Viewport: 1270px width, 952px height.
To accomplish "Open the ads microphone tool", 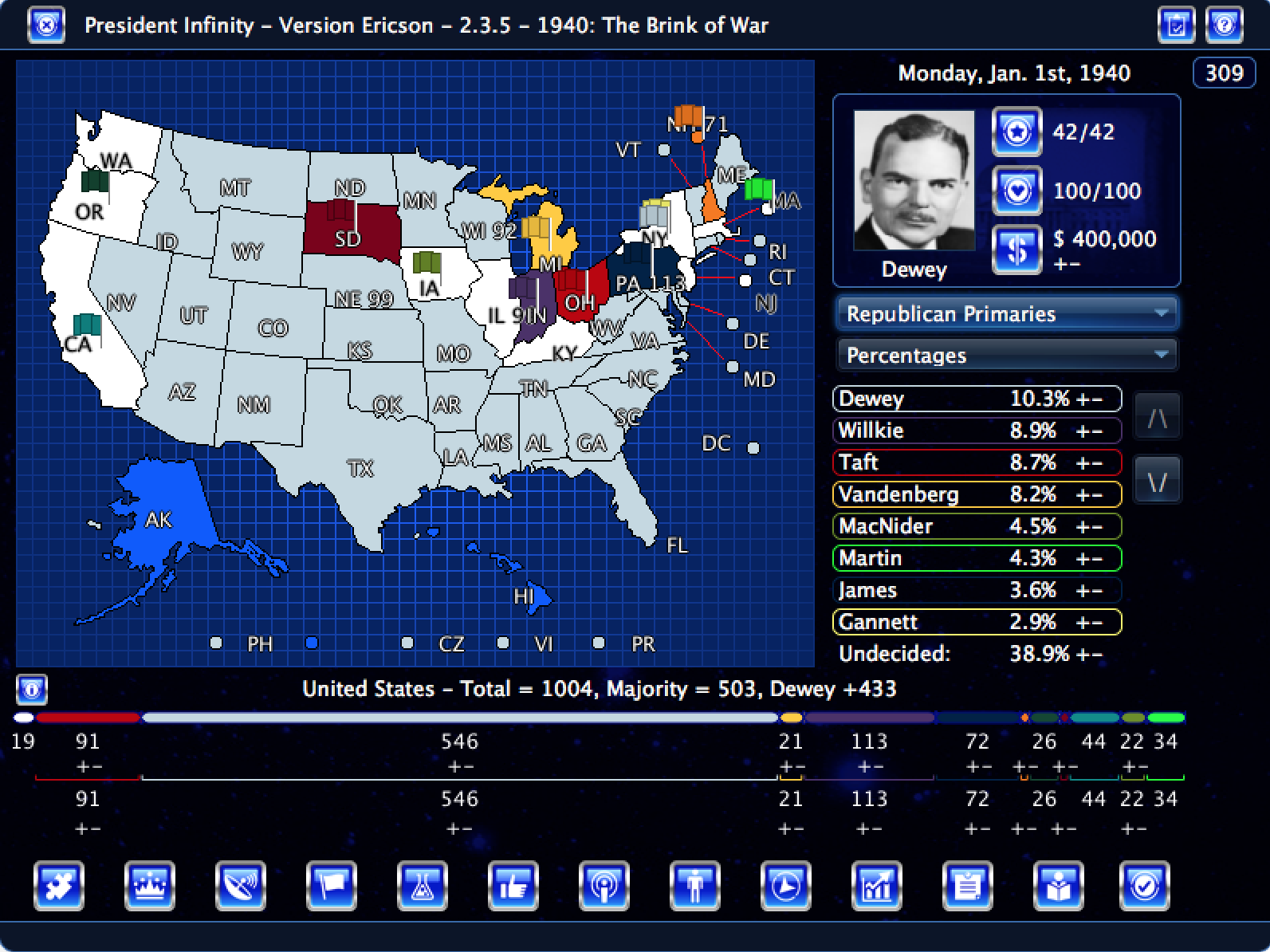I will (605, 886).
